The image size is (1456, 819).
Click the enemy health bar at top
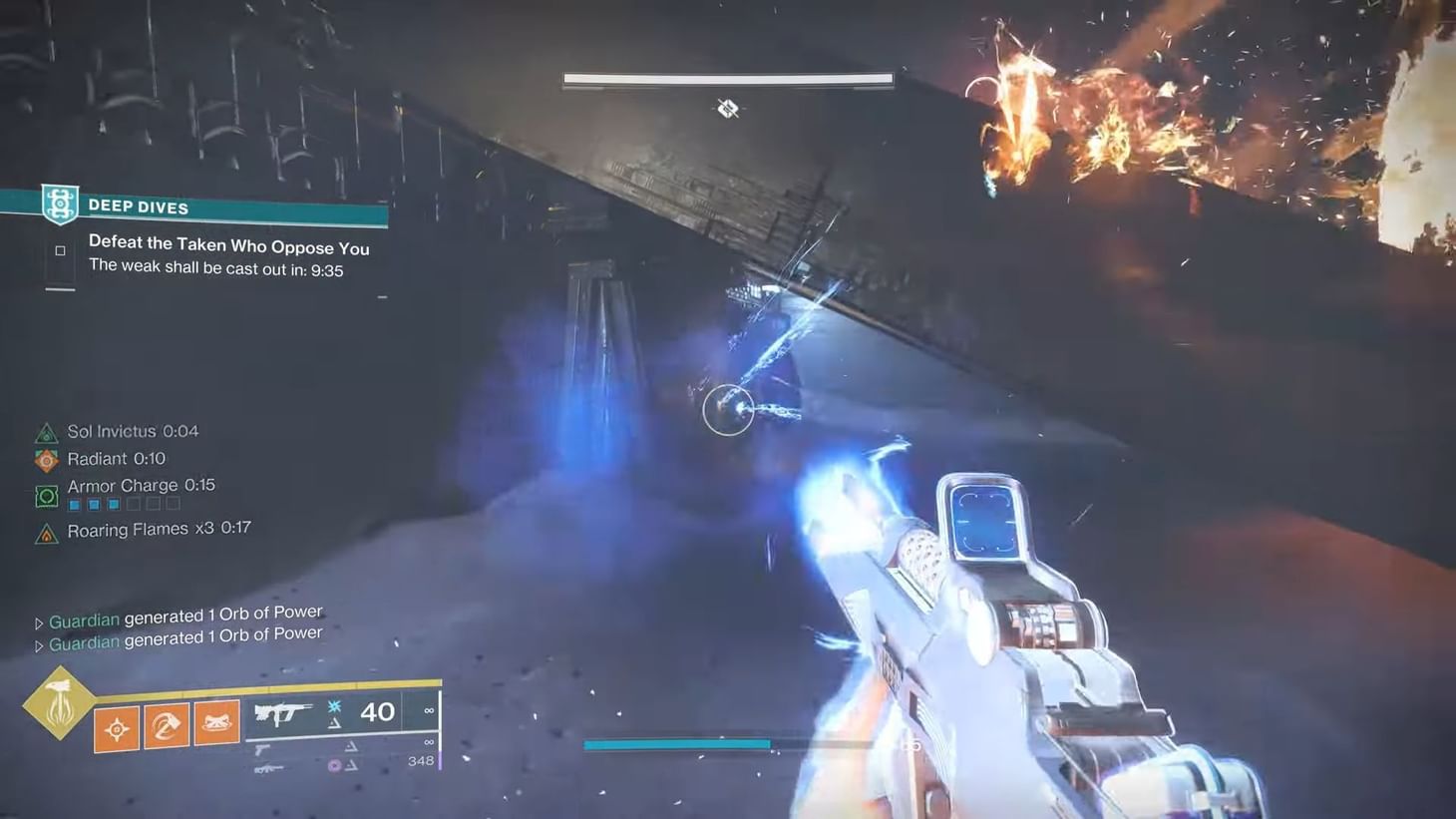(x=727, y=78)
